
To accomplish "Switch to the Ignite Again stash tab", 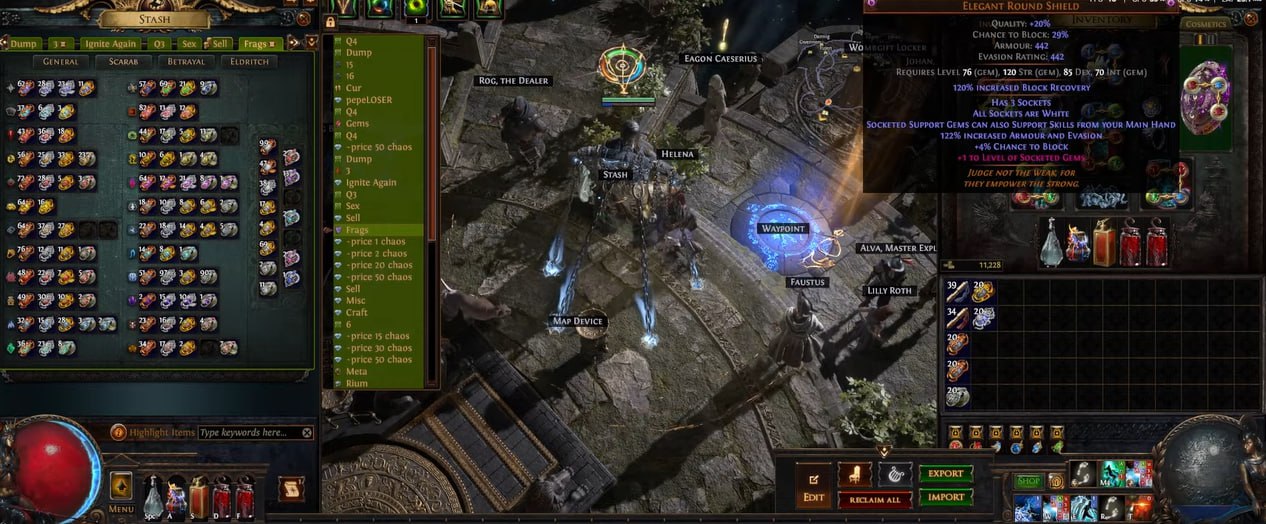I will 110,43.
